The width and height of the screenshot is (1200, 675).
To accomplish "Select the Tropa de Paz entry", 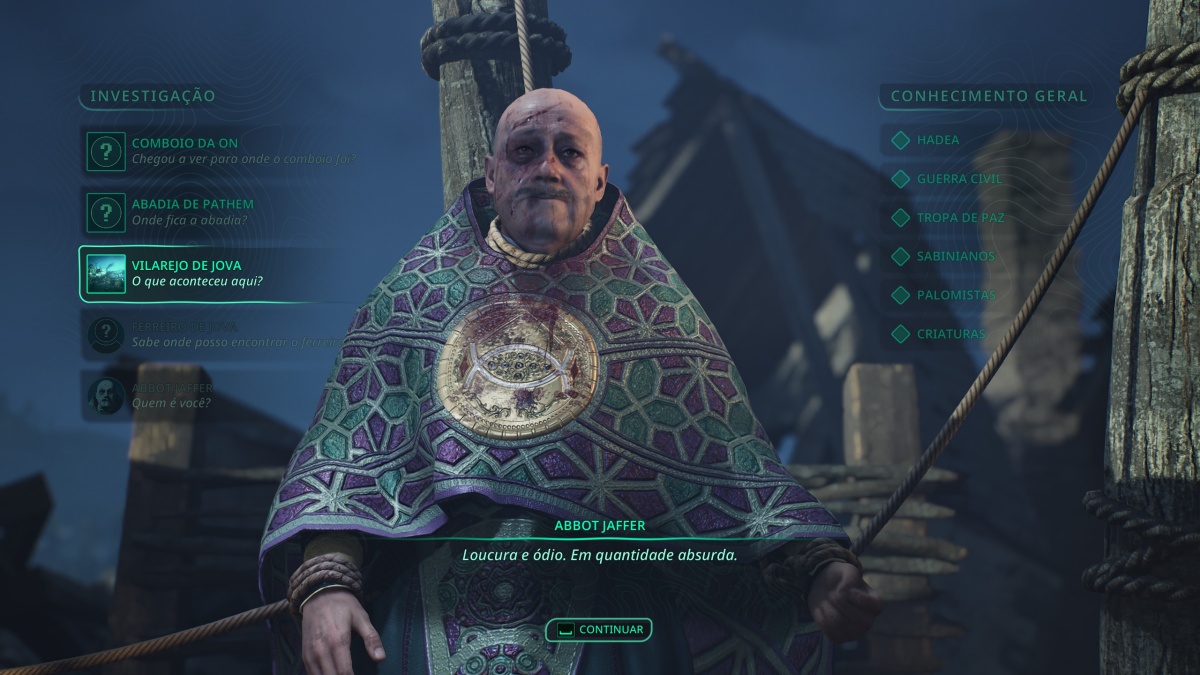I will coord(945,217).
